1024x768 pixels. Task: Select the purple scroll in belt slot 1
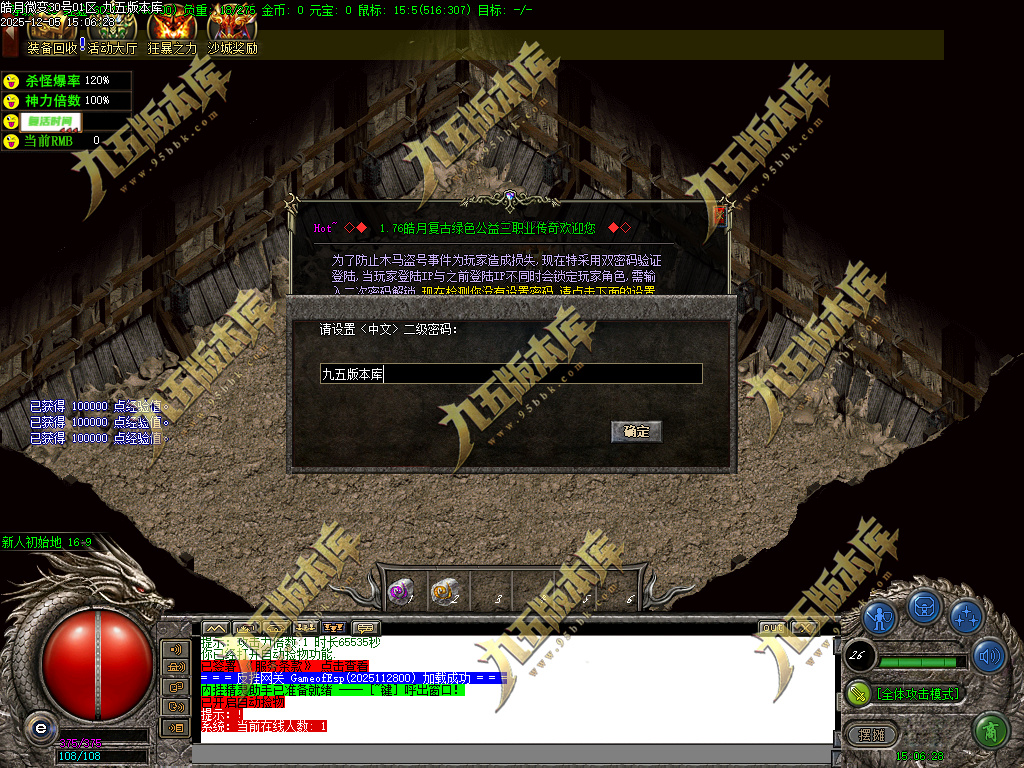[401, 593]
